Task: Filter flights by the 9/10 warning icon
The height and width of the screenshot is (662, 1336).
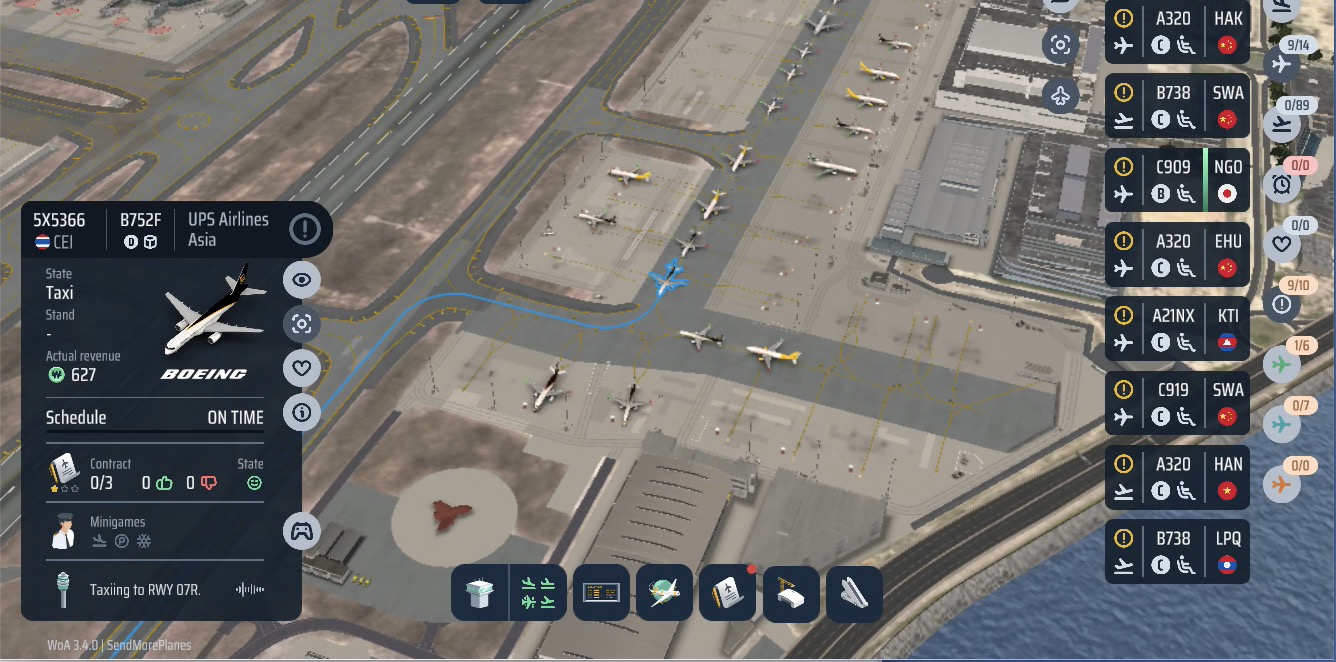Action: point(1282,303)
